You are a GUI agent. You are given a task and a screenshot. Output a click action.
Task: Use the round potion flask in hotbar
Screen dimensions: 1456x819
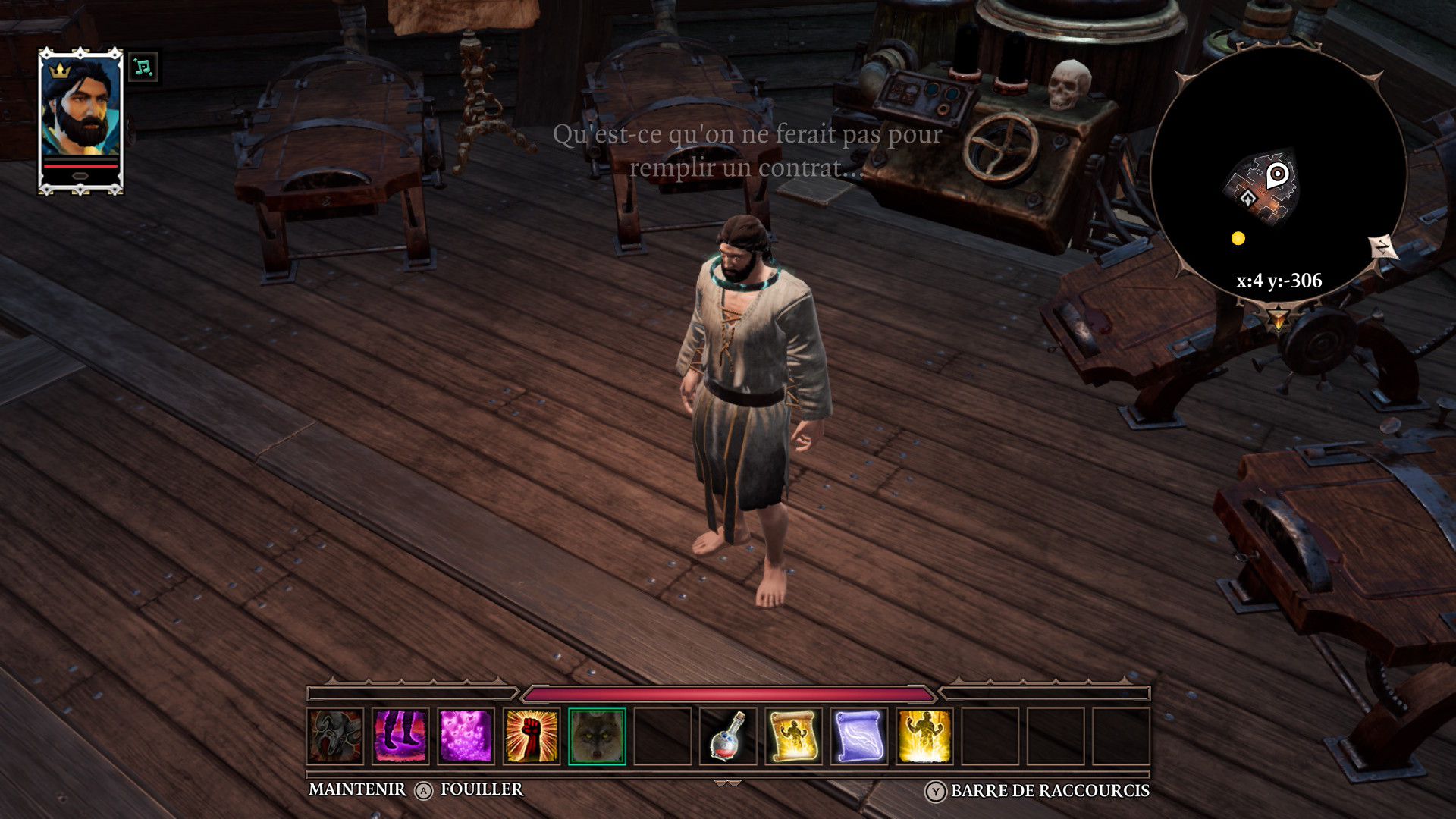pos(728,736)
